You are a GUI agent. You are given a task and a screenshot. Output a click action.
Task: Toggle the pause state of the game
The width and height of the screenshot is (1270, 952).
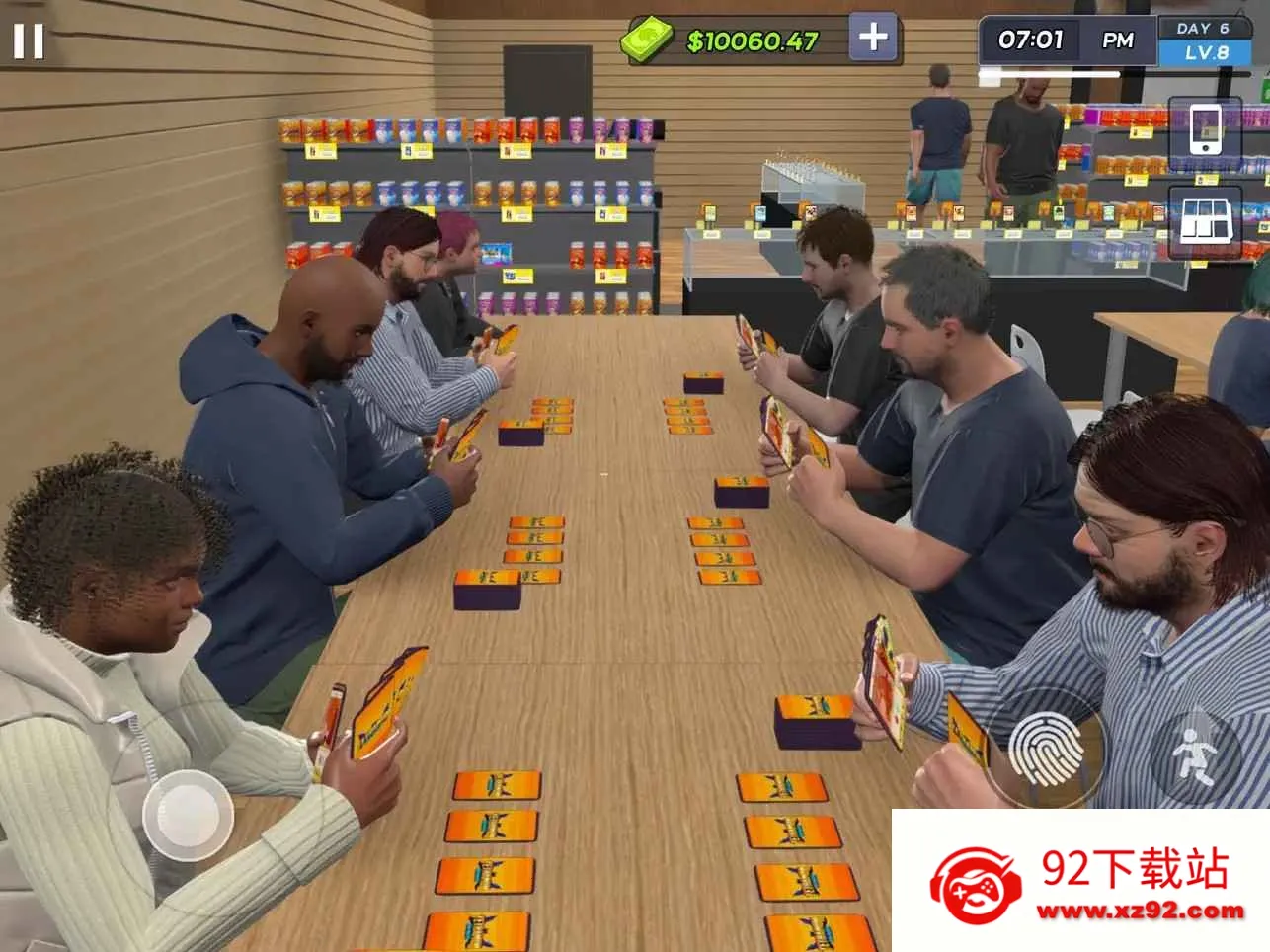(31, 41)
